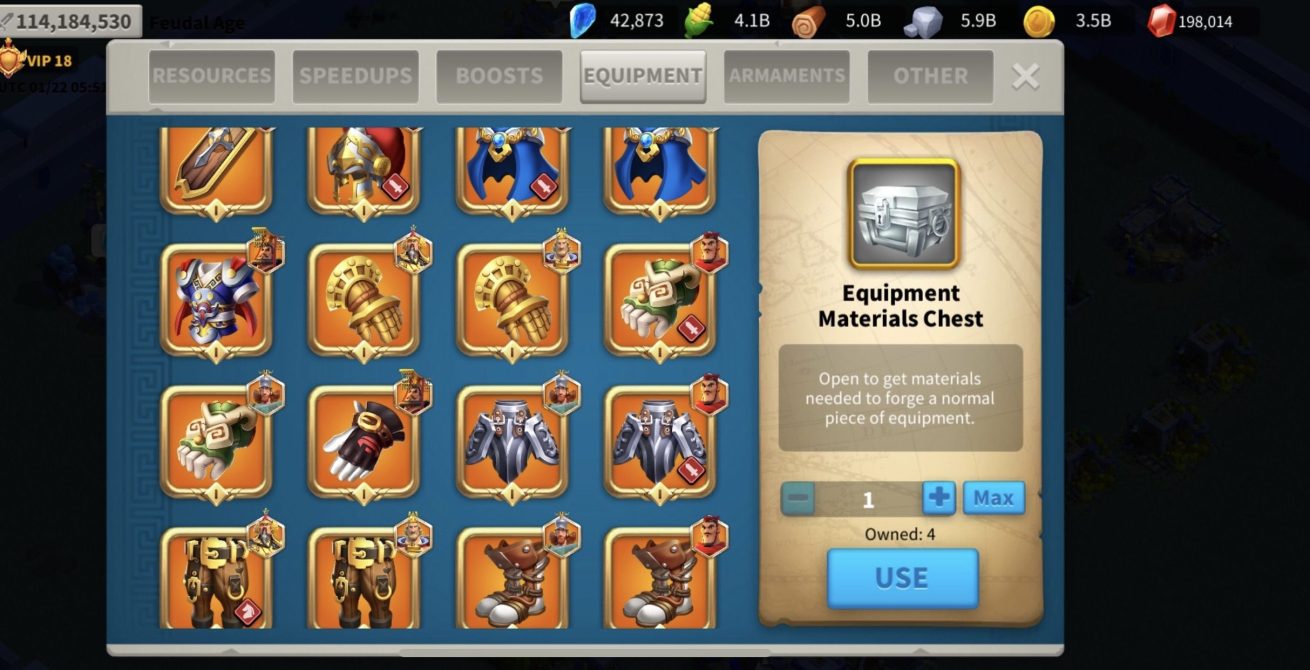Open the Speedups tab
The image size is (1310, 670).
(x=355, y=76)
